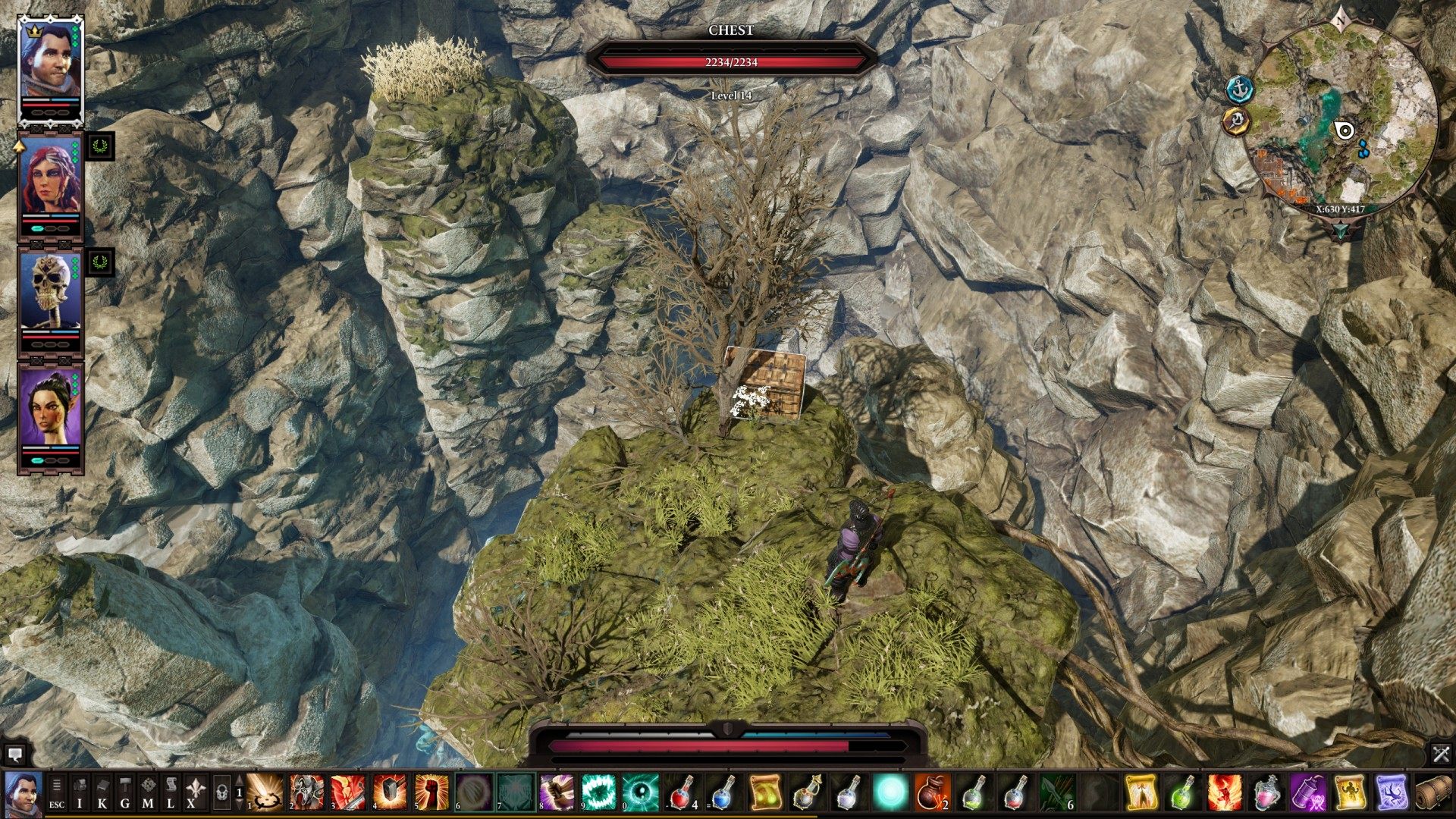Image resolution: width=1456 pixels, height=819 pixels.
Task: Toggle the hotbar padlock
Action: (221, 793)
